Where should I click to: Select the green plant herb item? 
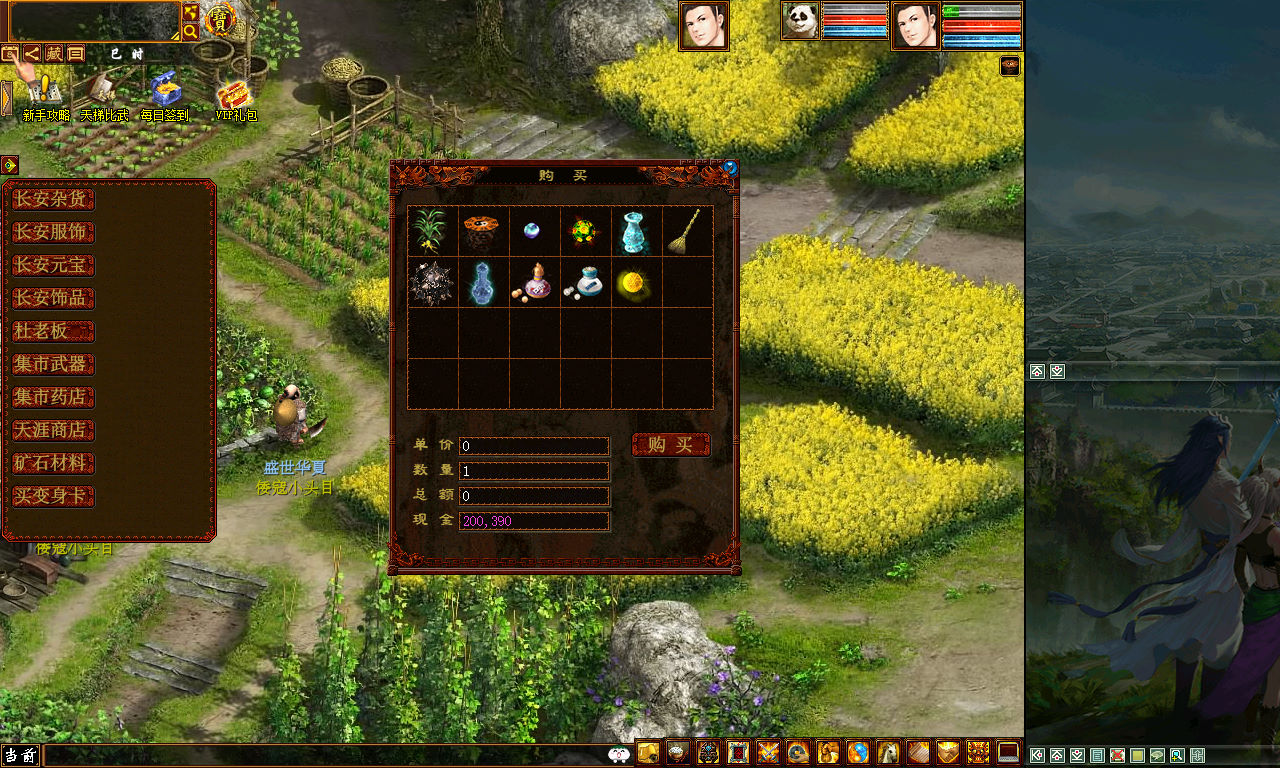point(431,231)
